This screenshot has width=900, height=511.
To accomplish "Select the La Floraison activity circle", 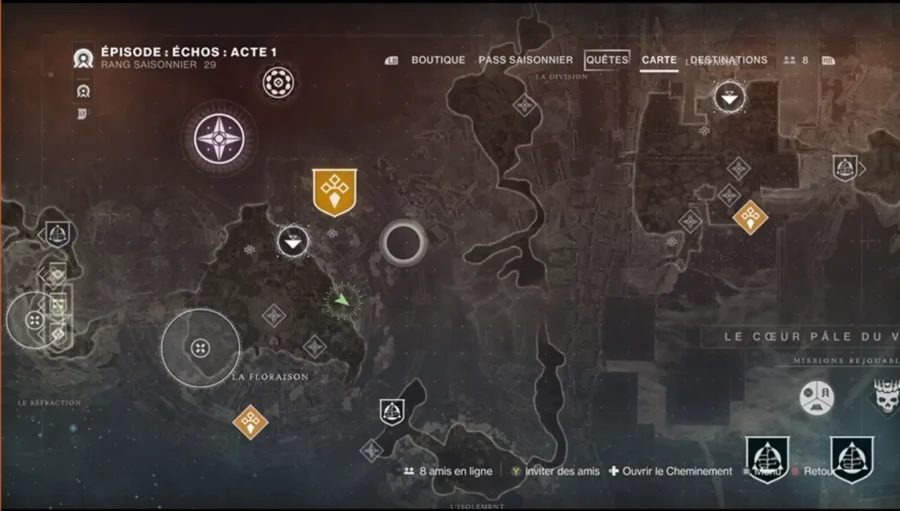I will (201, 347).
